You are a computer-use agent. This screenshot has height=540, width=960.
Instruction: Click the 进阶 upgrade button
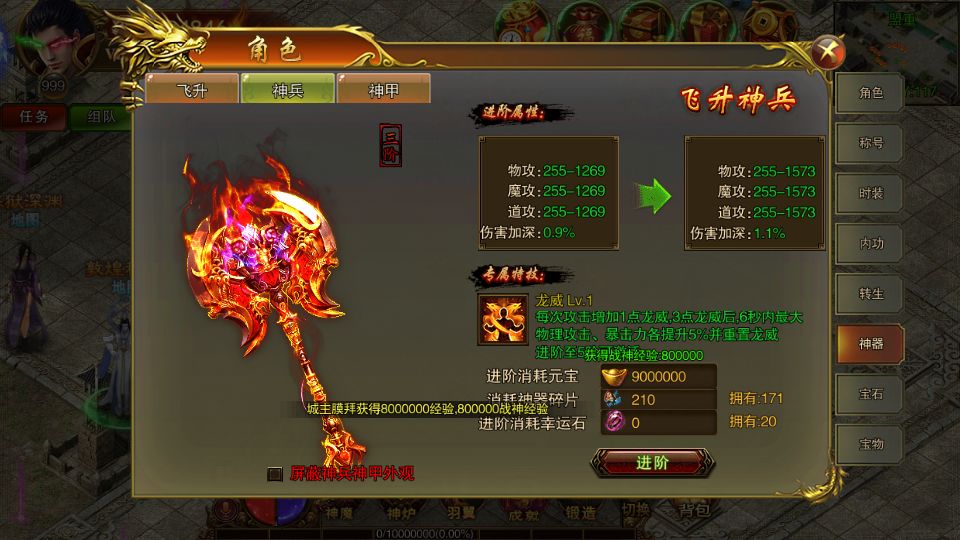point(651,462)
